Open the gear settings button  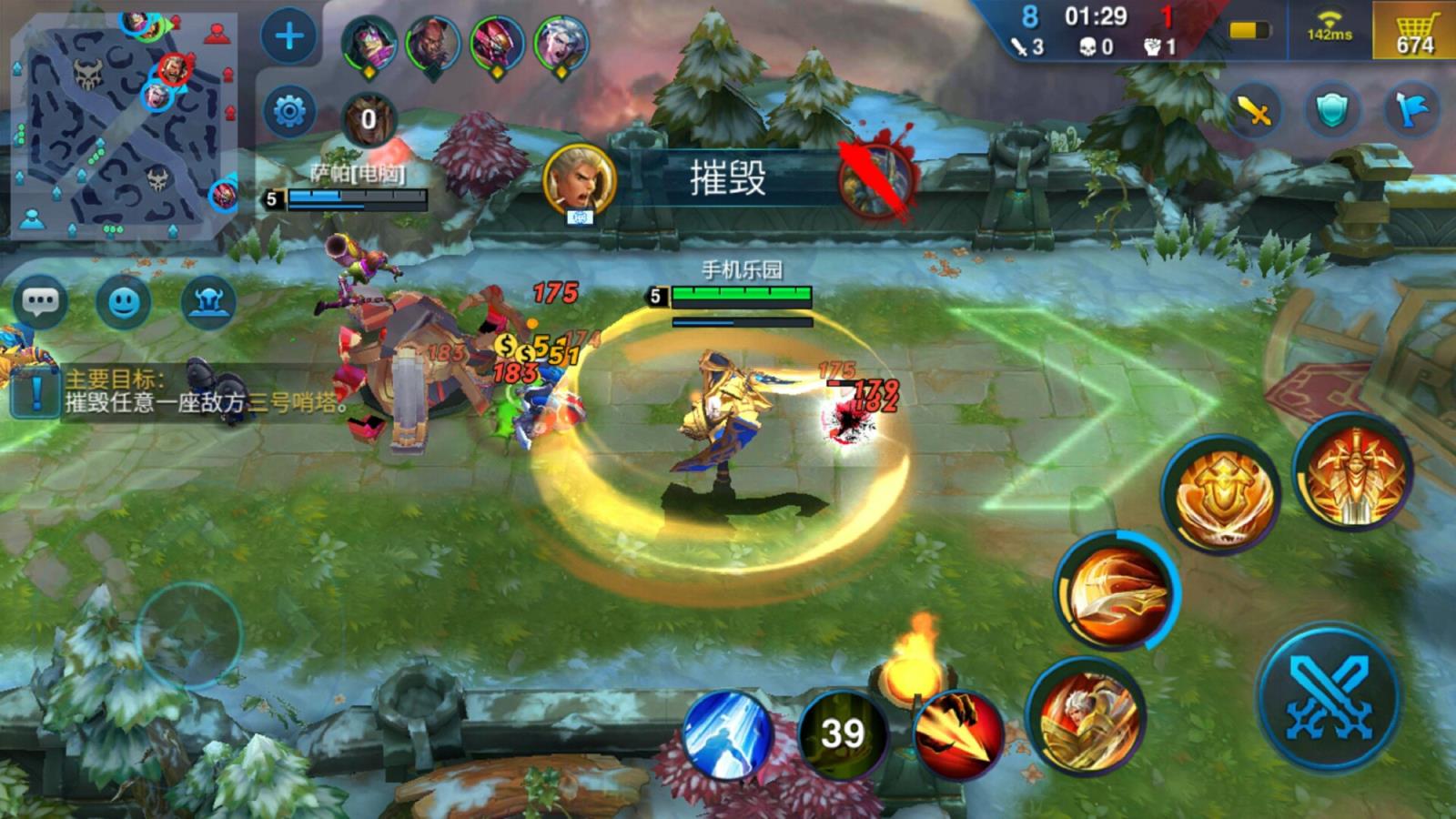coord(289,112)
